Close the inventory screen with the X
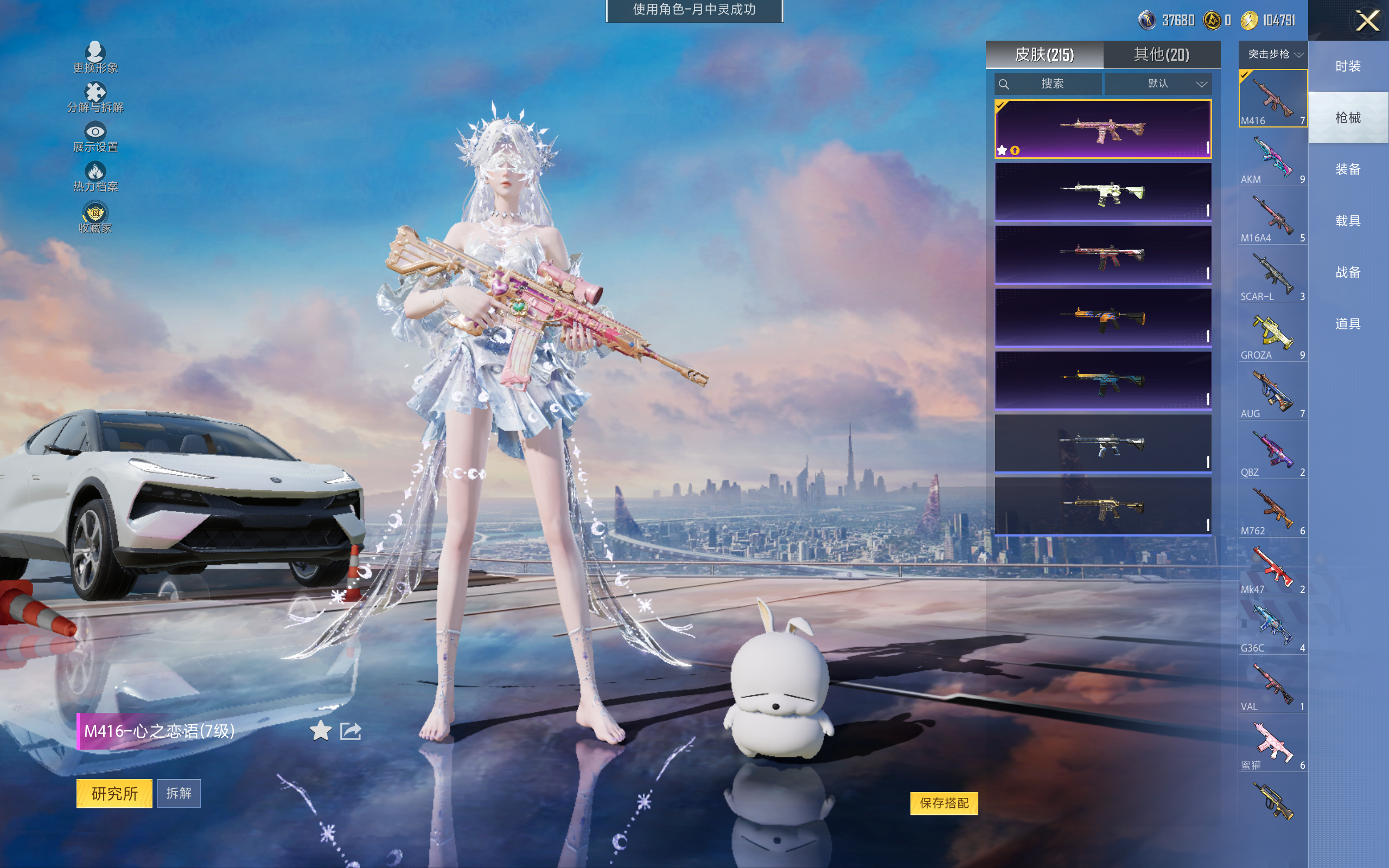Image resolution: width=1389 pixels, height=868 pixels. (x=1367, y=21)
